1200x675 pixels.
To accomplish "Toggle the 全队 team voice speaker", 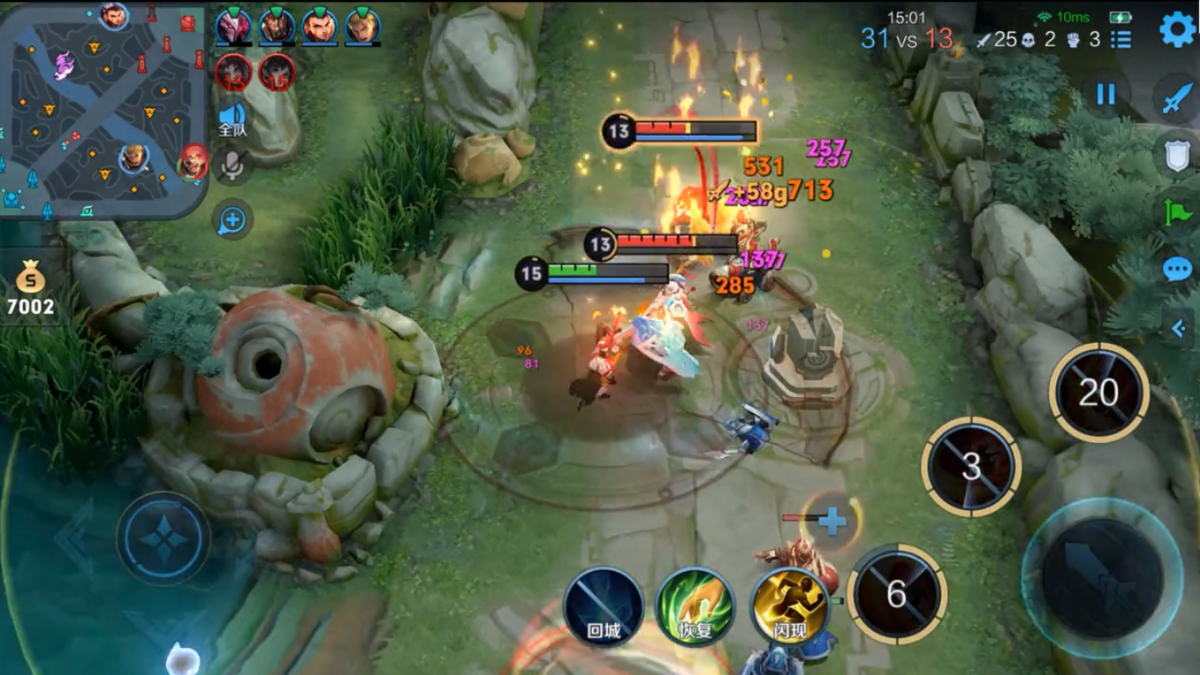I will 232,120.
